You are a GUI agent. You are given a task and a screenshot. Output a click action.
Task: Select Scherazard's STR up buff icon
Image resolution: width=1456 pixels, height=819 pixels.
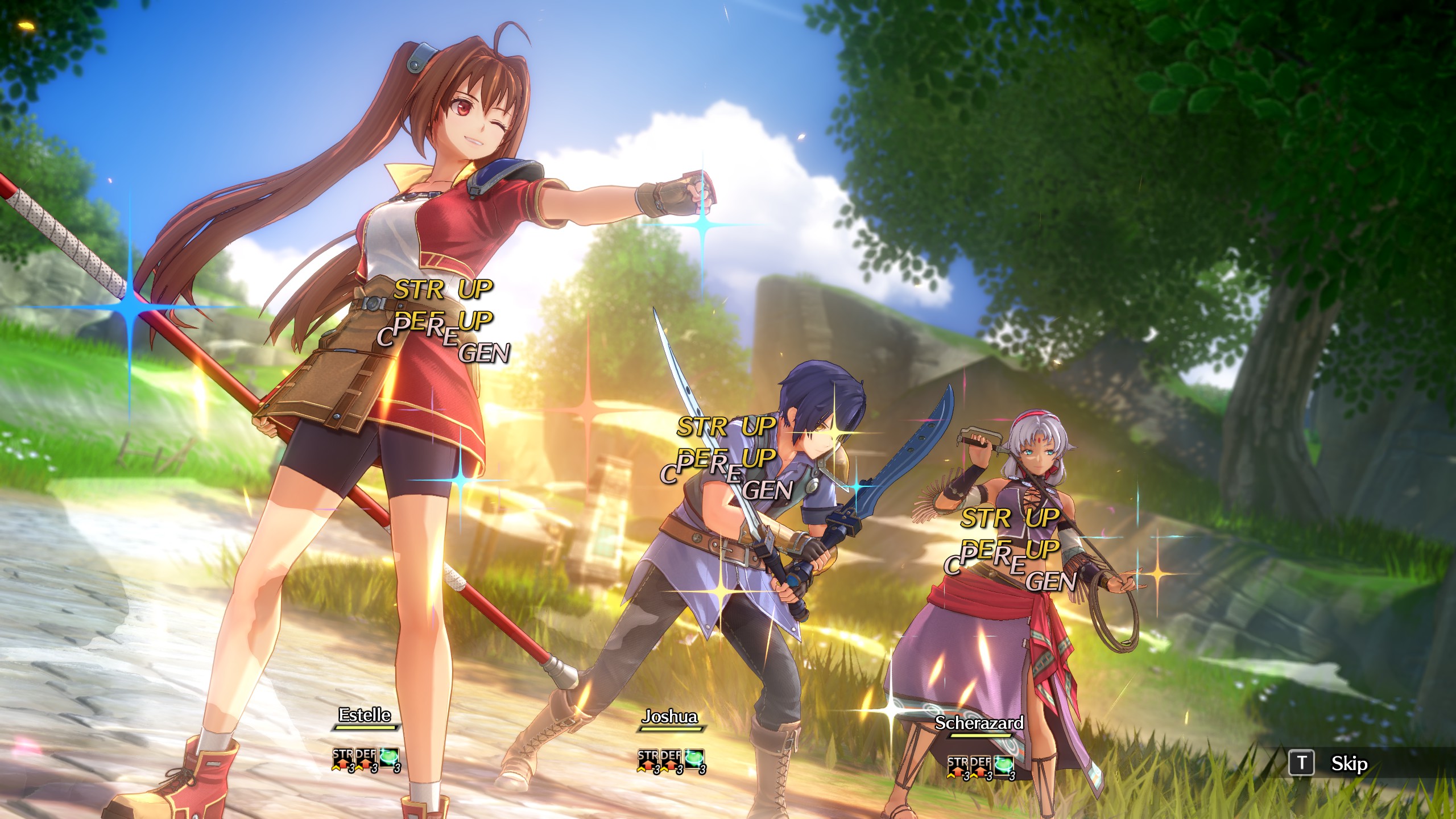pos(958,766)
